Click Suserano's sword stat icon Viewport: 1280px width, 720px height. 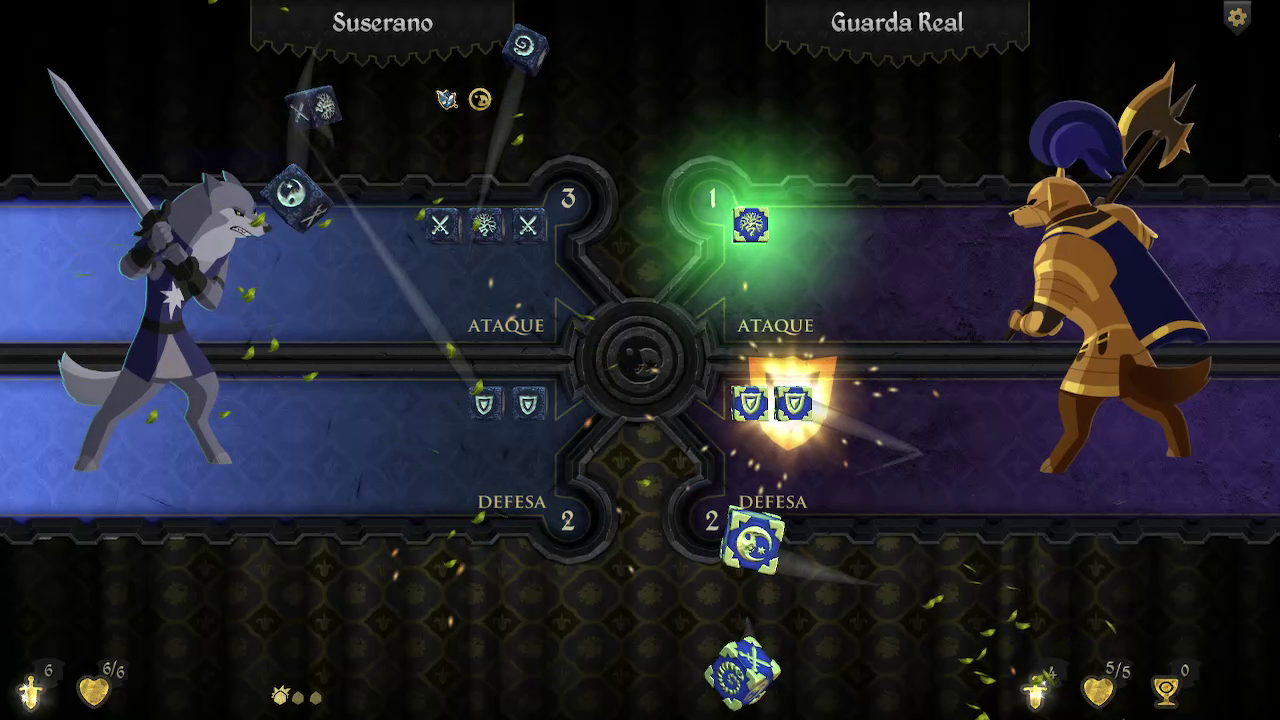[x=30, y=690]
